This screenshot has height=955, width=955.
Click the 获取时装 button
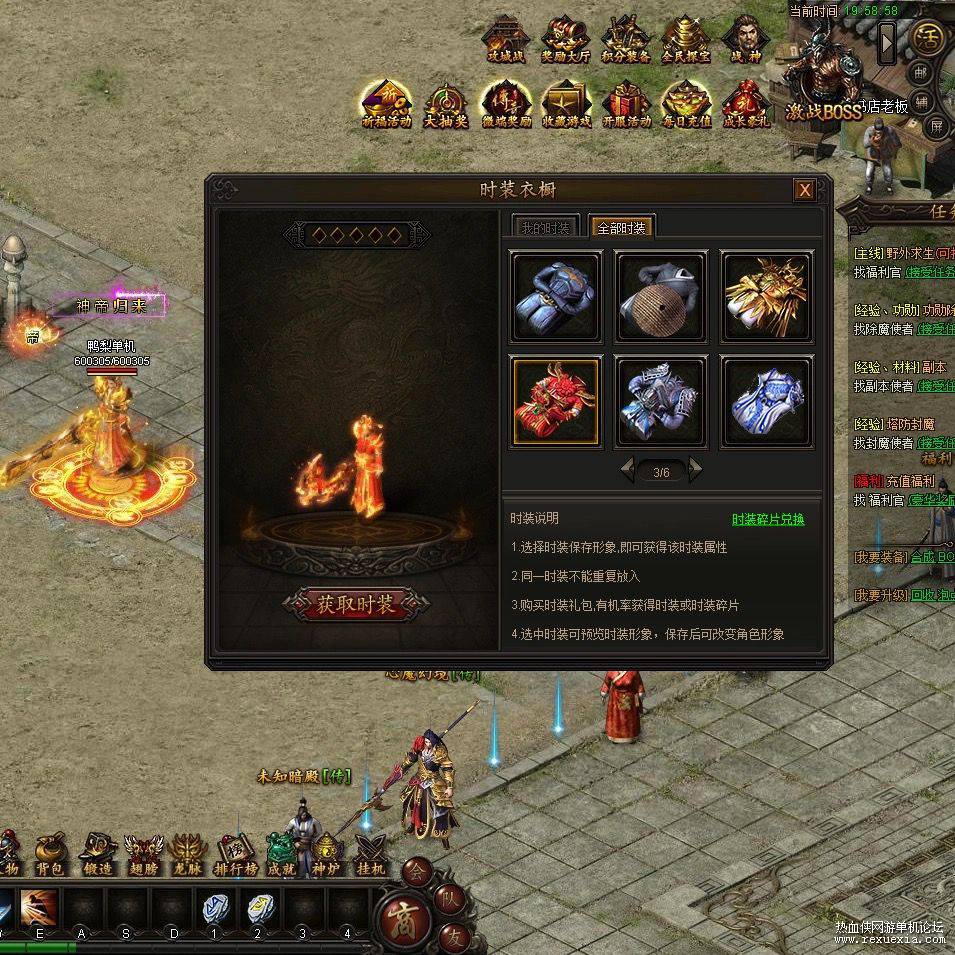click(357, 604)
